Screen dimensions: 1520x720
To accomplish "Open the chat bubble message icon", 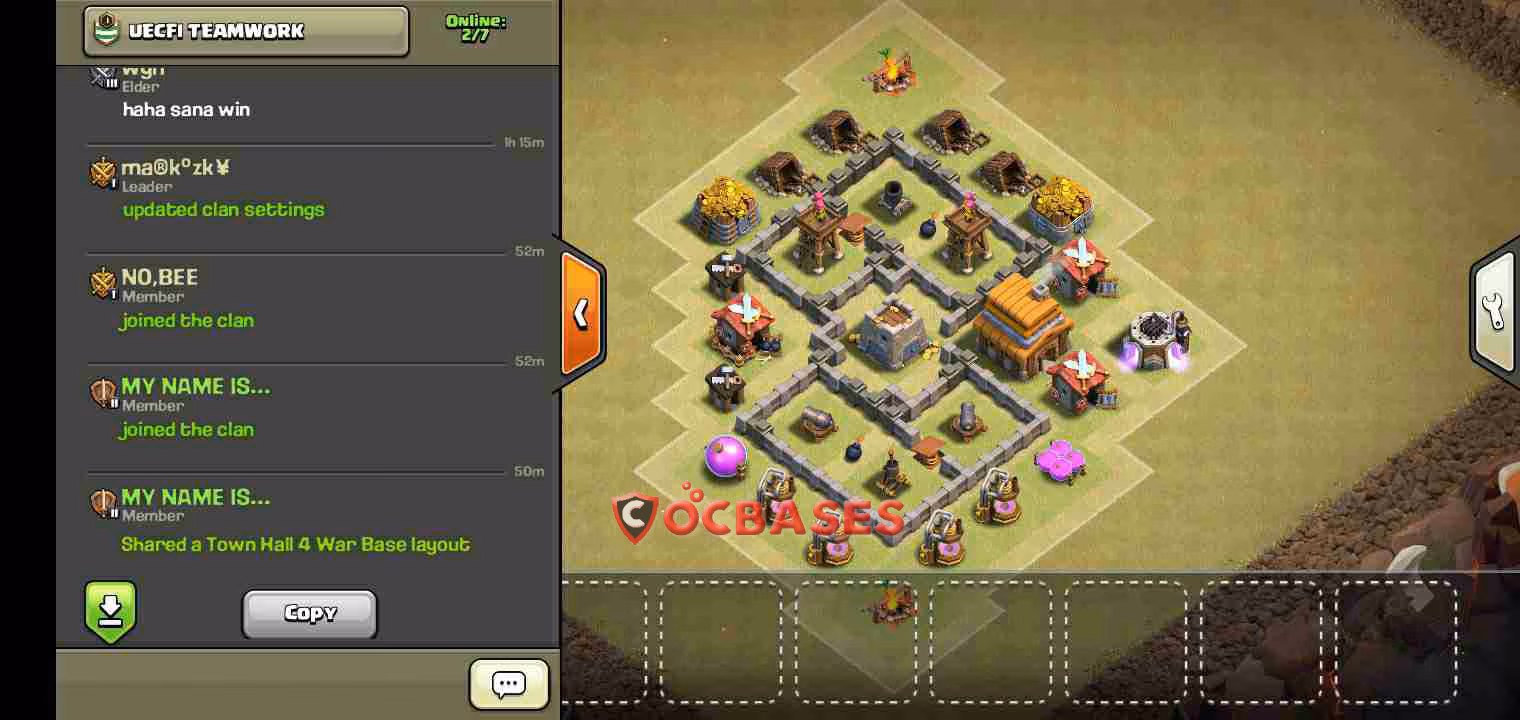I will click(x=508, y=684).
